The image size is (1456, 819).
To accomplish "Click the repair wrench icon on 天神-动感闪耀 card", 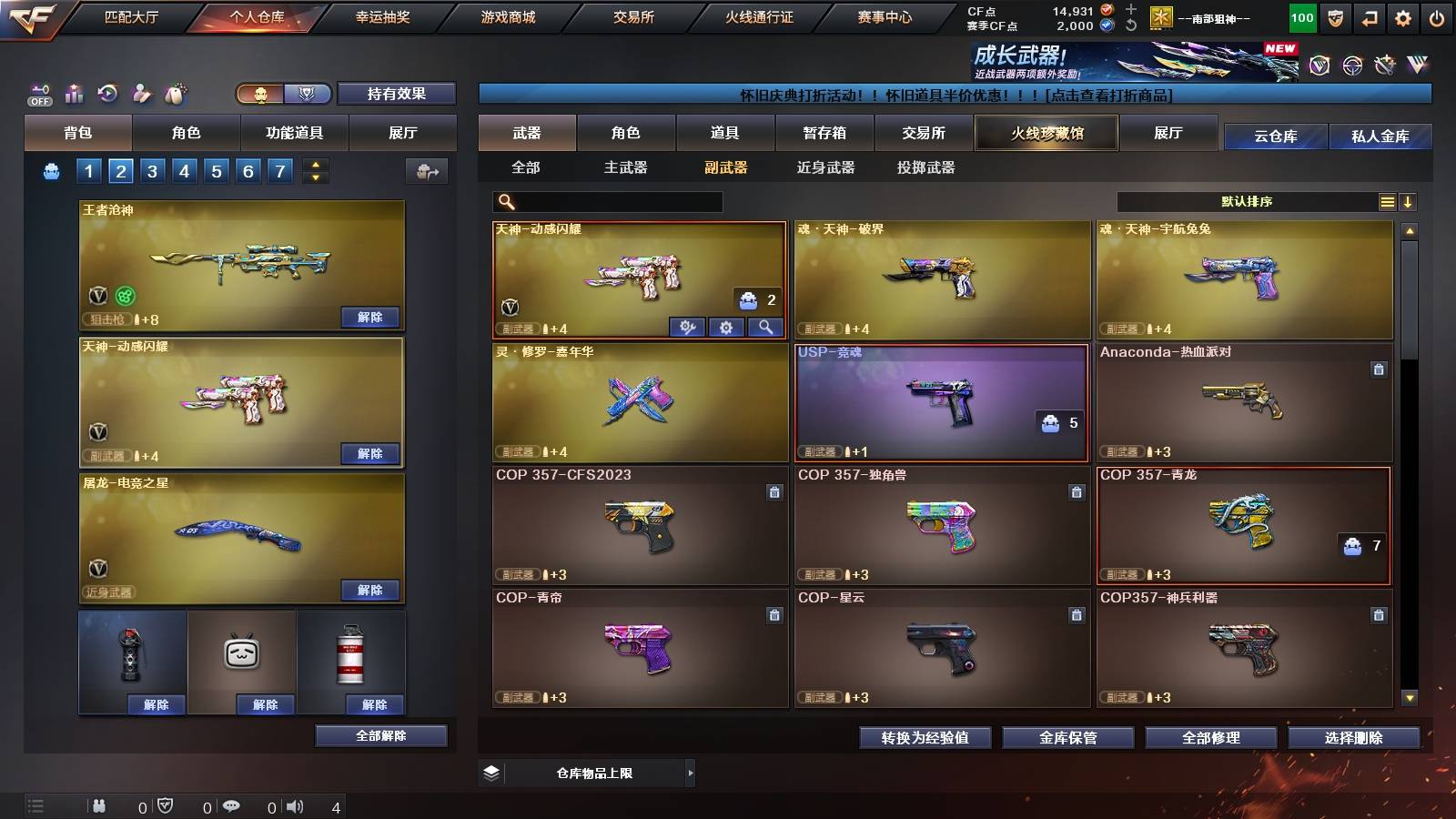I will 688,327.
